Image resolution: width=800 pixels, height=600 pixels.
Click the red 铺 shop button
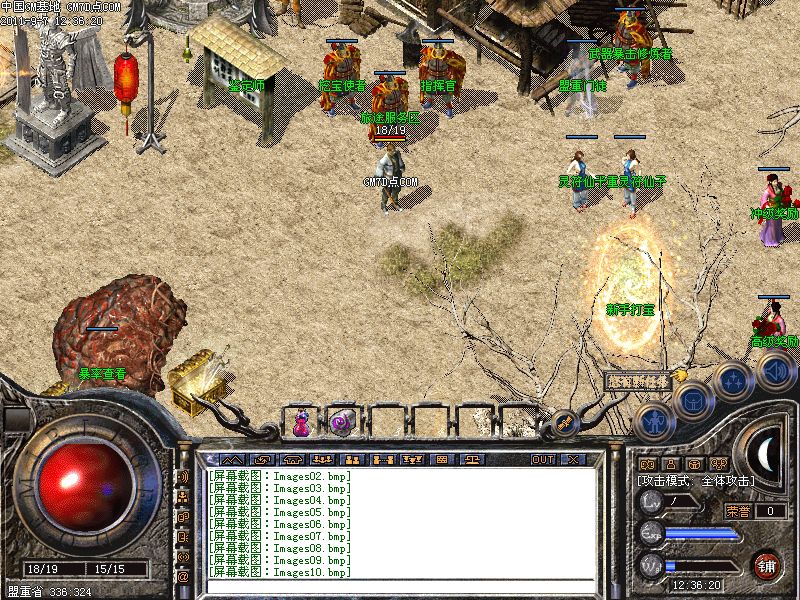767,565
